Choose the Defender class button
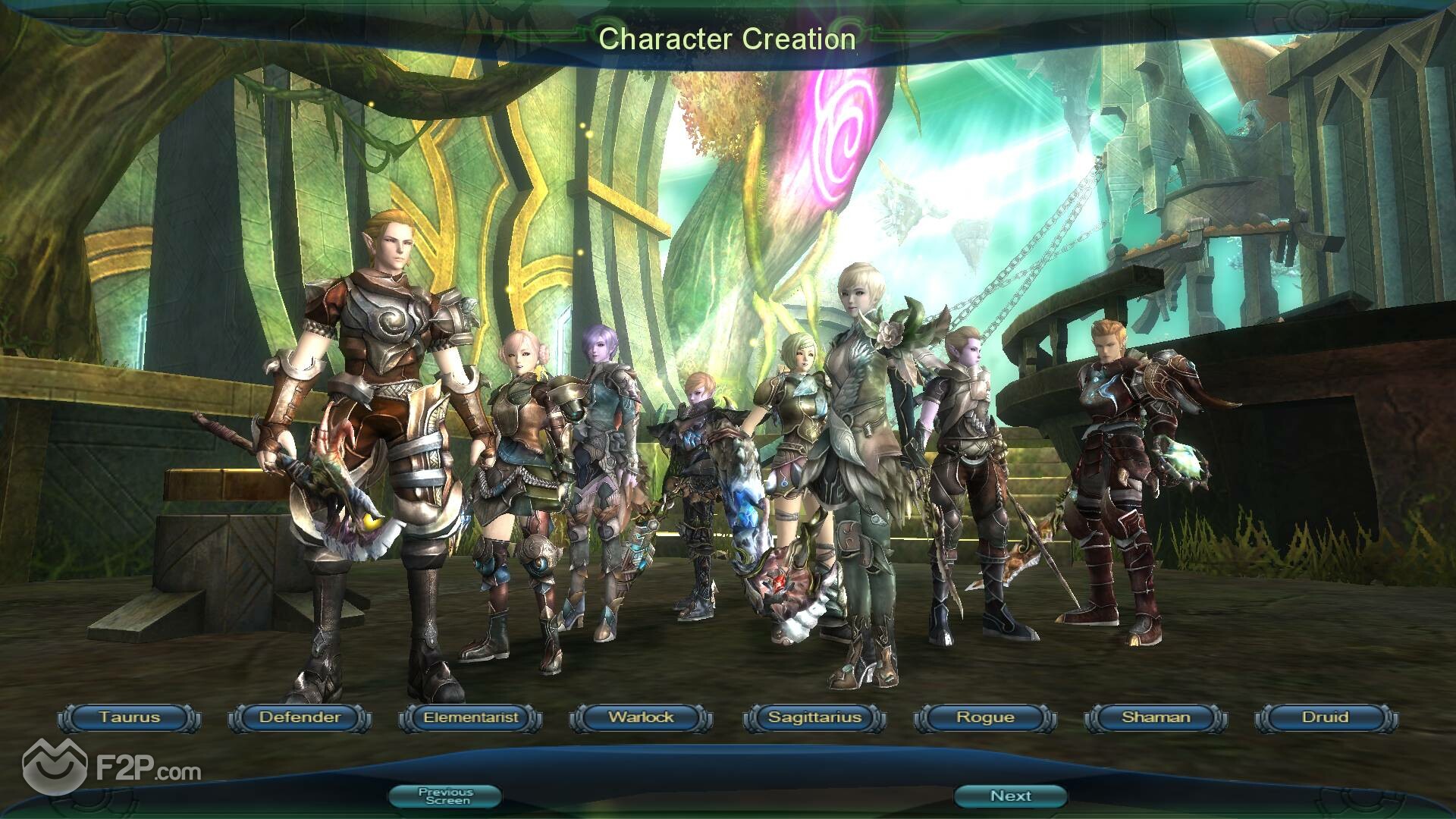The height and width of the screenshot is (819, 1456). click(x=300, y=717)
